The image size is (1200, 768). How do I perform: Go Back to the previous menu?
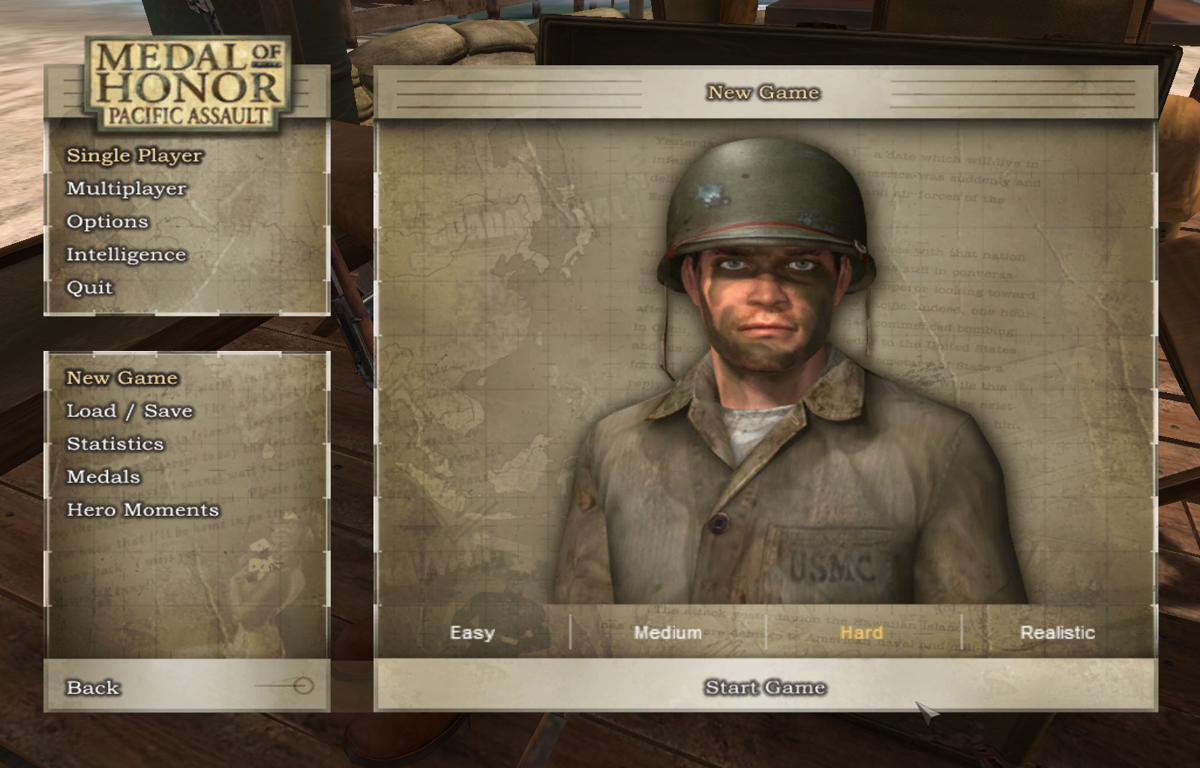point(93,688)
